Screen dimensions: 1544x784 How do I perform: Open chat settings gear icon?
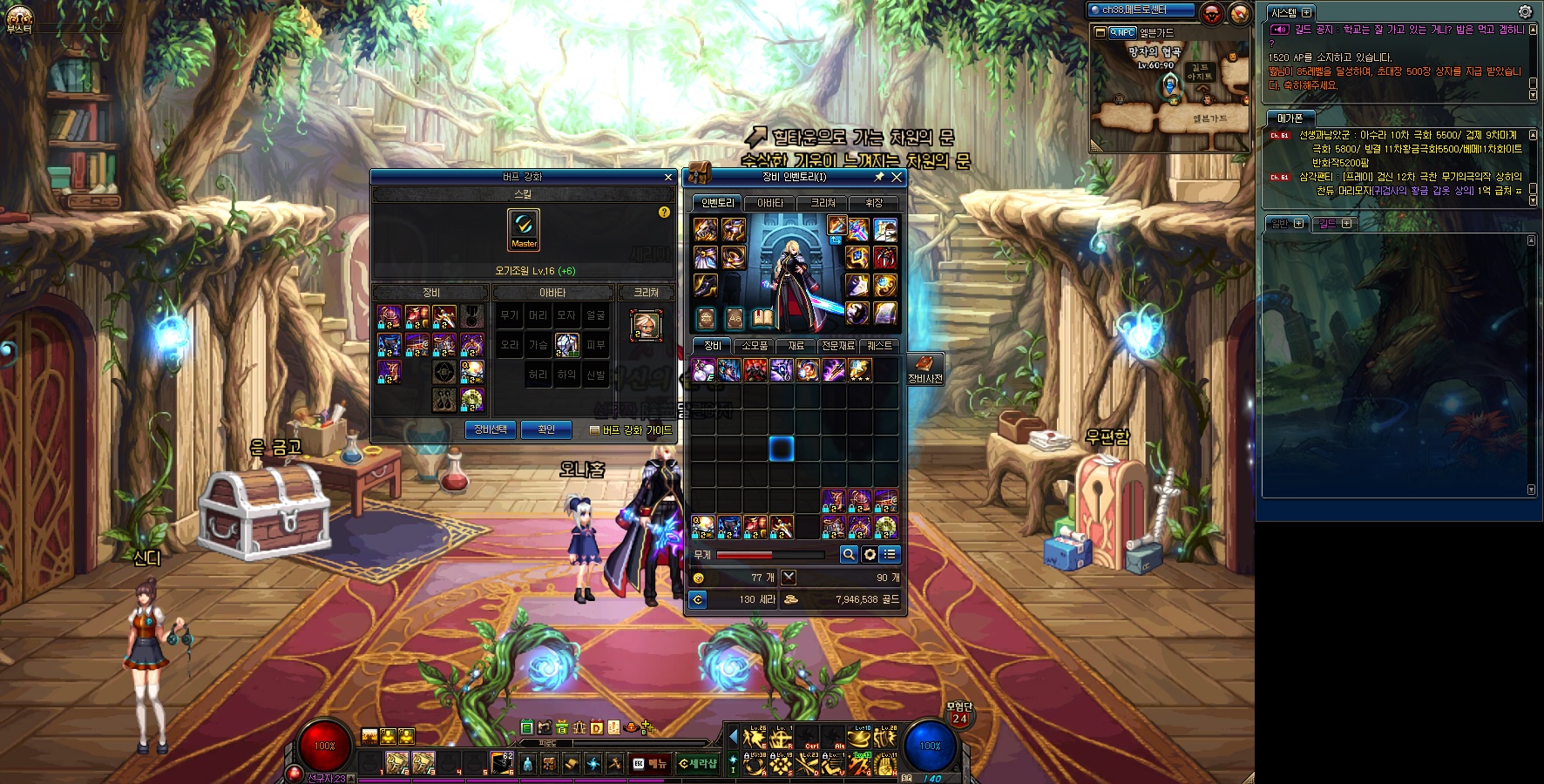(1525, 12)
